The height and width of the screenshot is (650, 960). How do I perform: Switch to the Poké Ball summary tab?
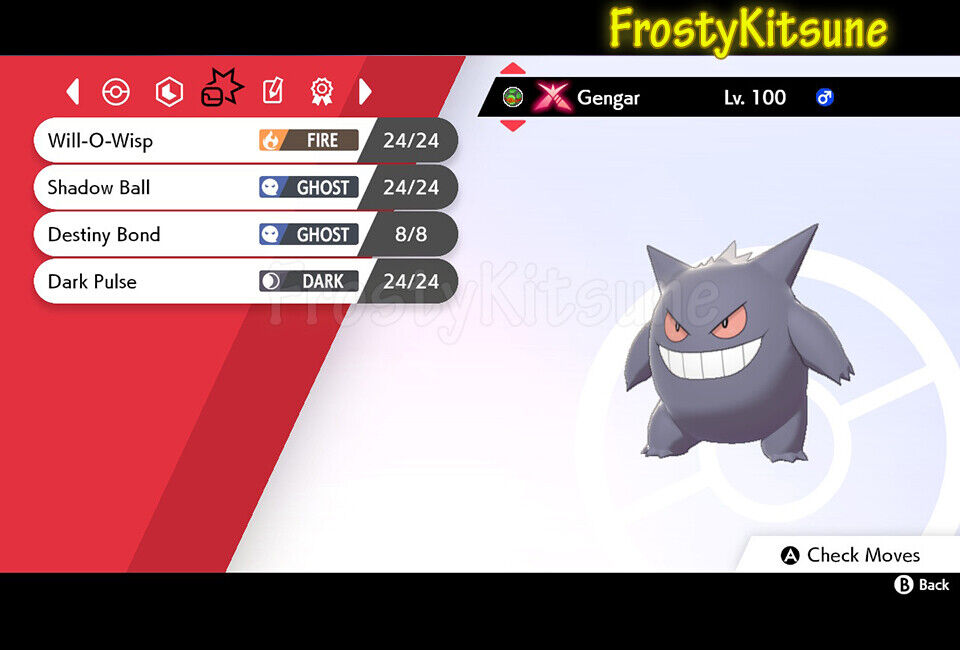pos(116,92)
